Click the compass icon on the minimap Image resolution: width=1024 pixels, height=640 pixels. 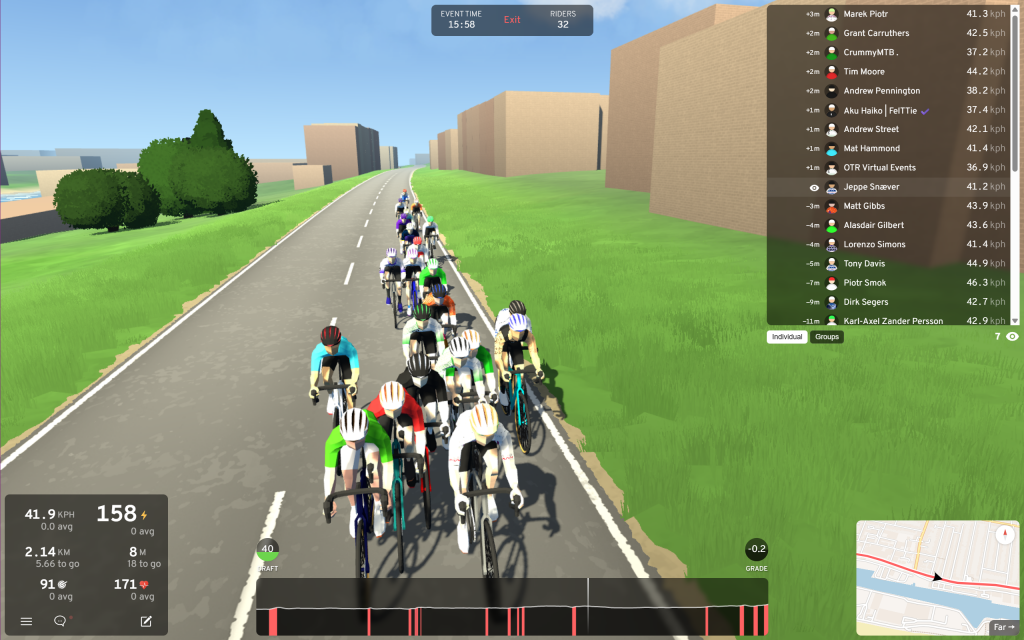1003,535
